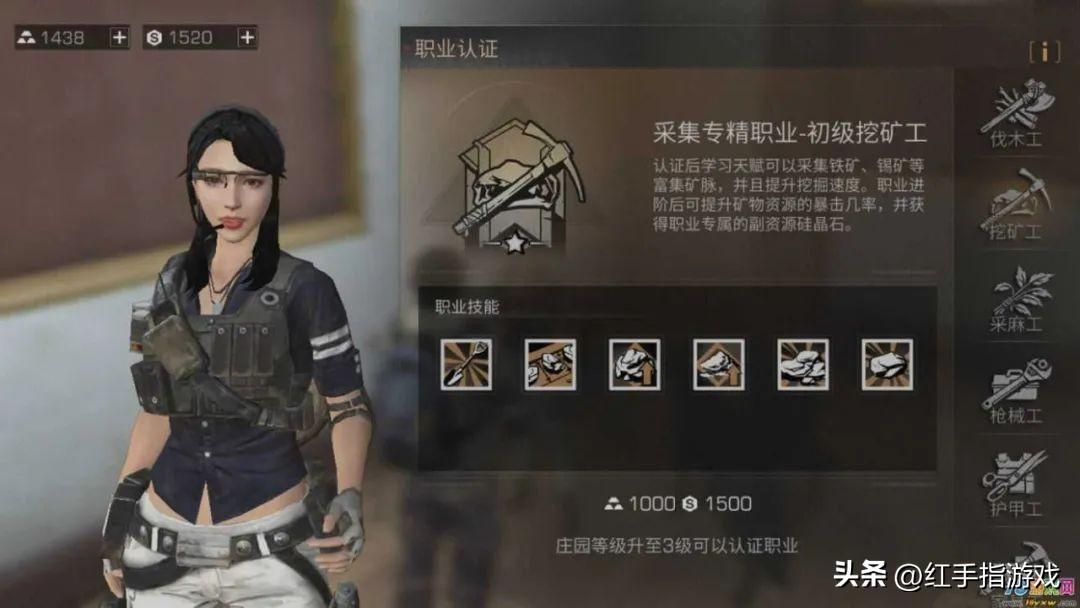Select the shovel profession skill icon
This screenshot has width=1080, height=608.
pos(466,364)
